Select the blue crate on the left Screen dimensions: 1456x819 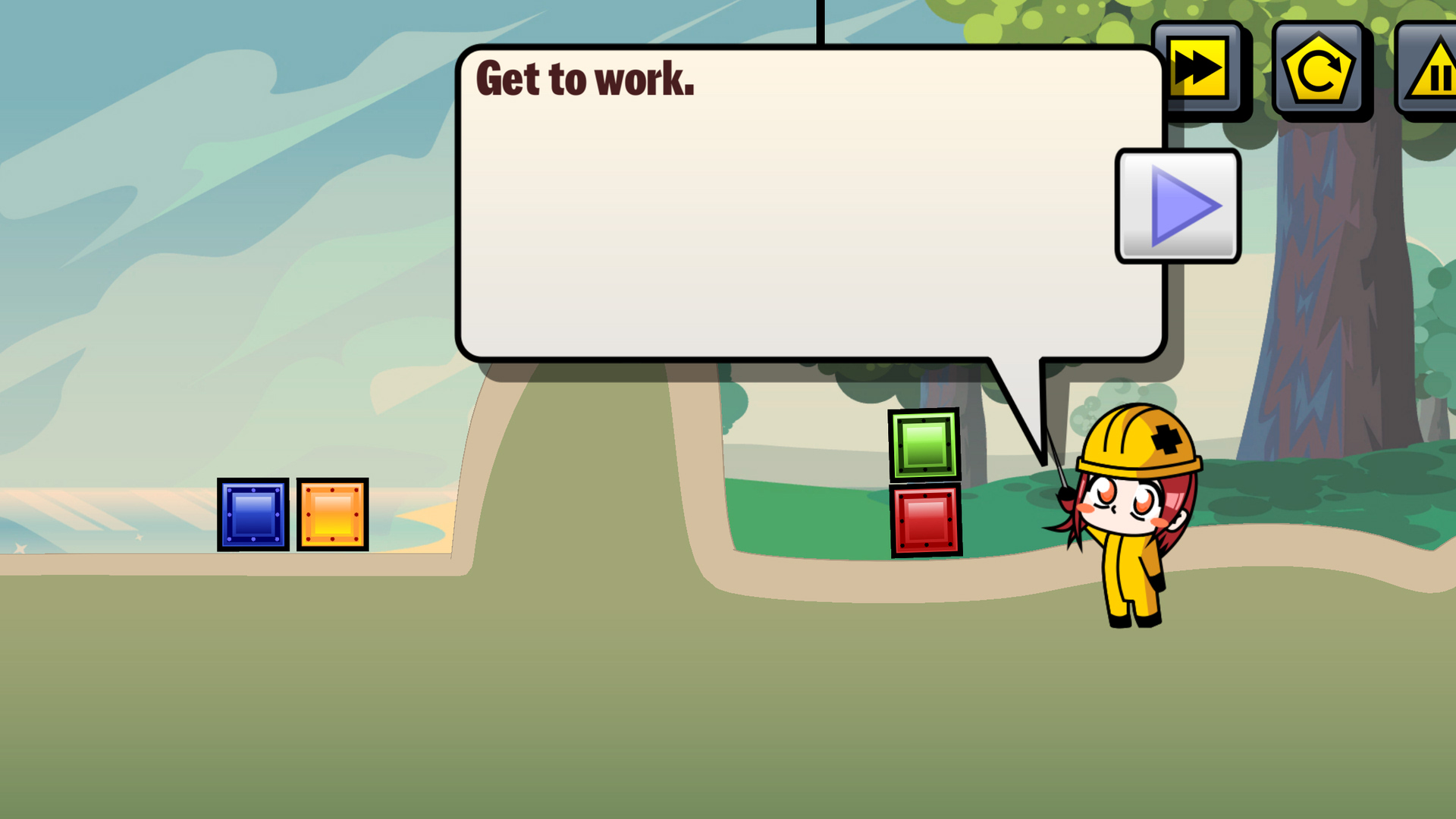[x=252, y=513]
